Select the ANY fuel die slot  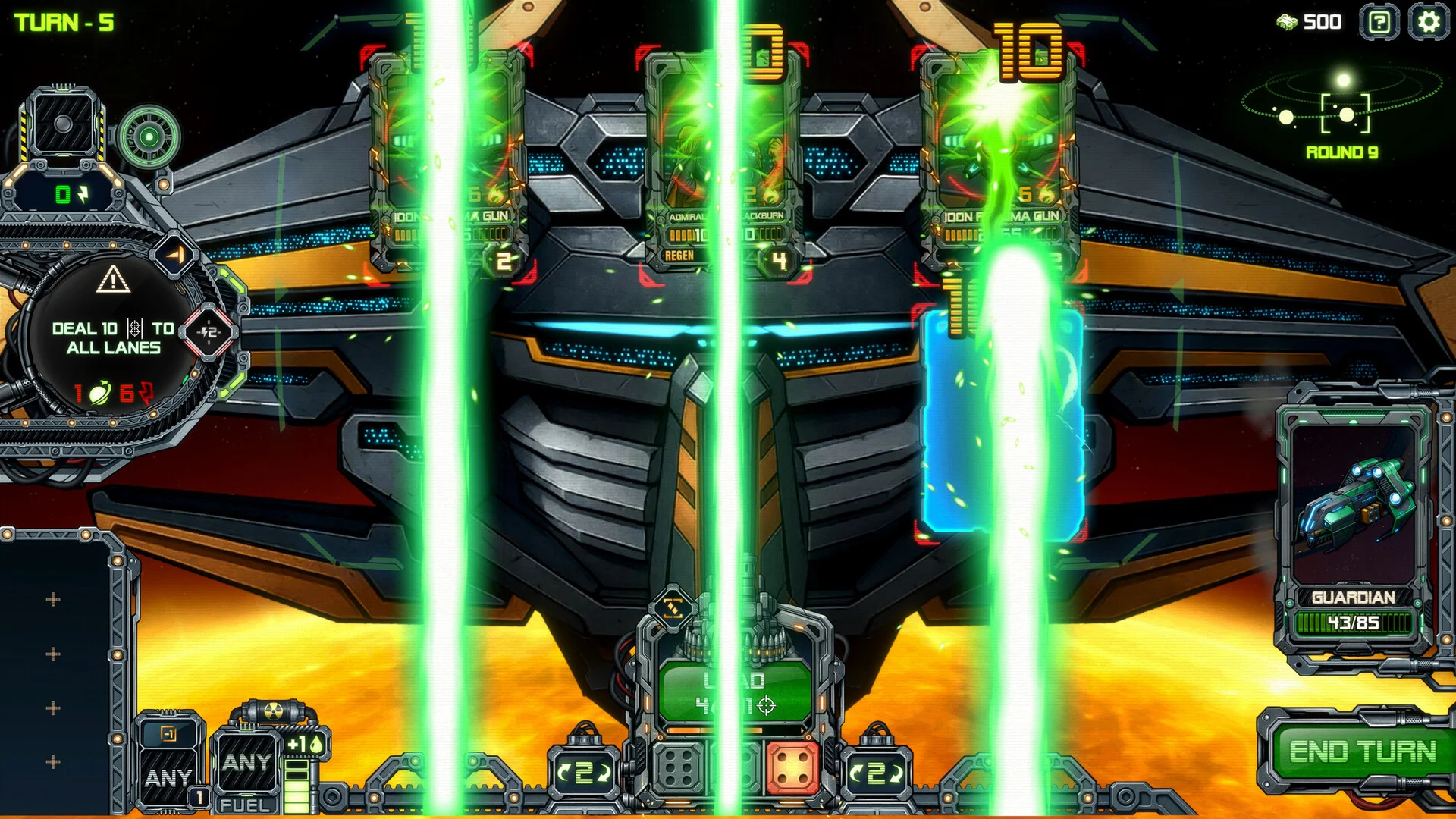tap(246, 763)
